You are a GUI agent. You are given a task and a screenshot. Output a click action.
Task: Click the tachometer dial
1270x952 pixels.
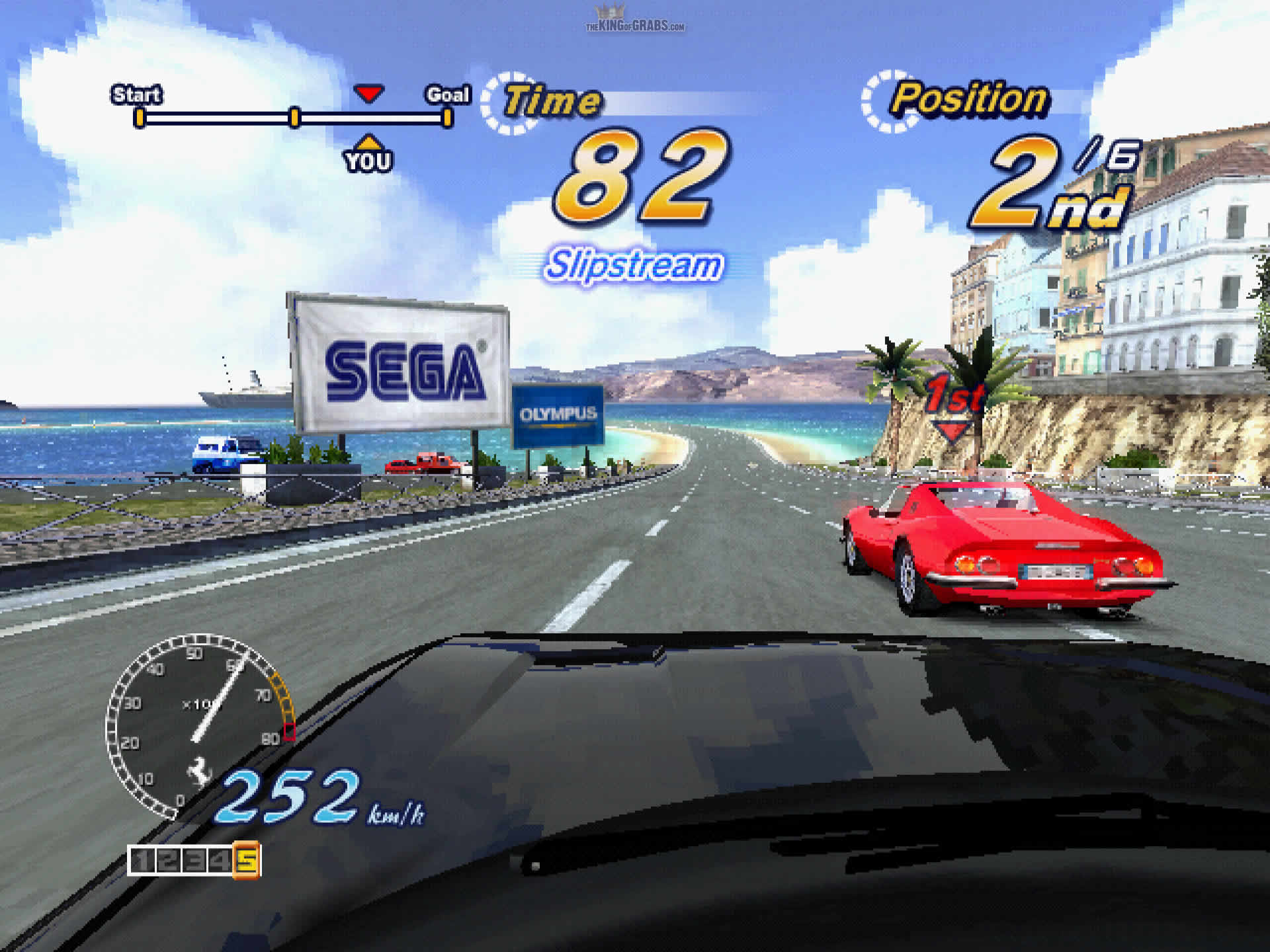(198, 724)
